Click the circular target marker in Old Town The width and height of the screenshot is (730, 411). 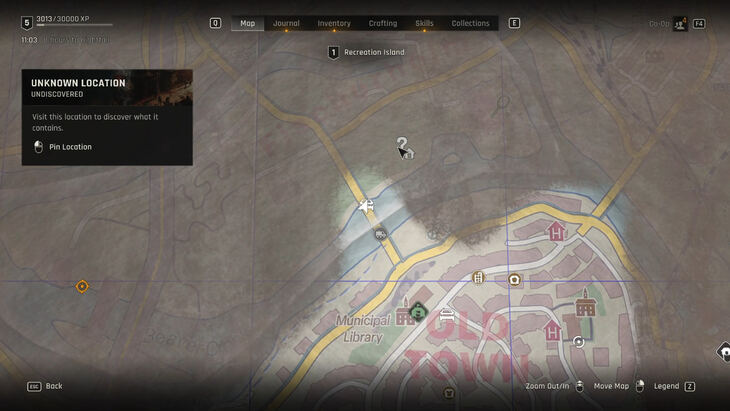[579, 342]
